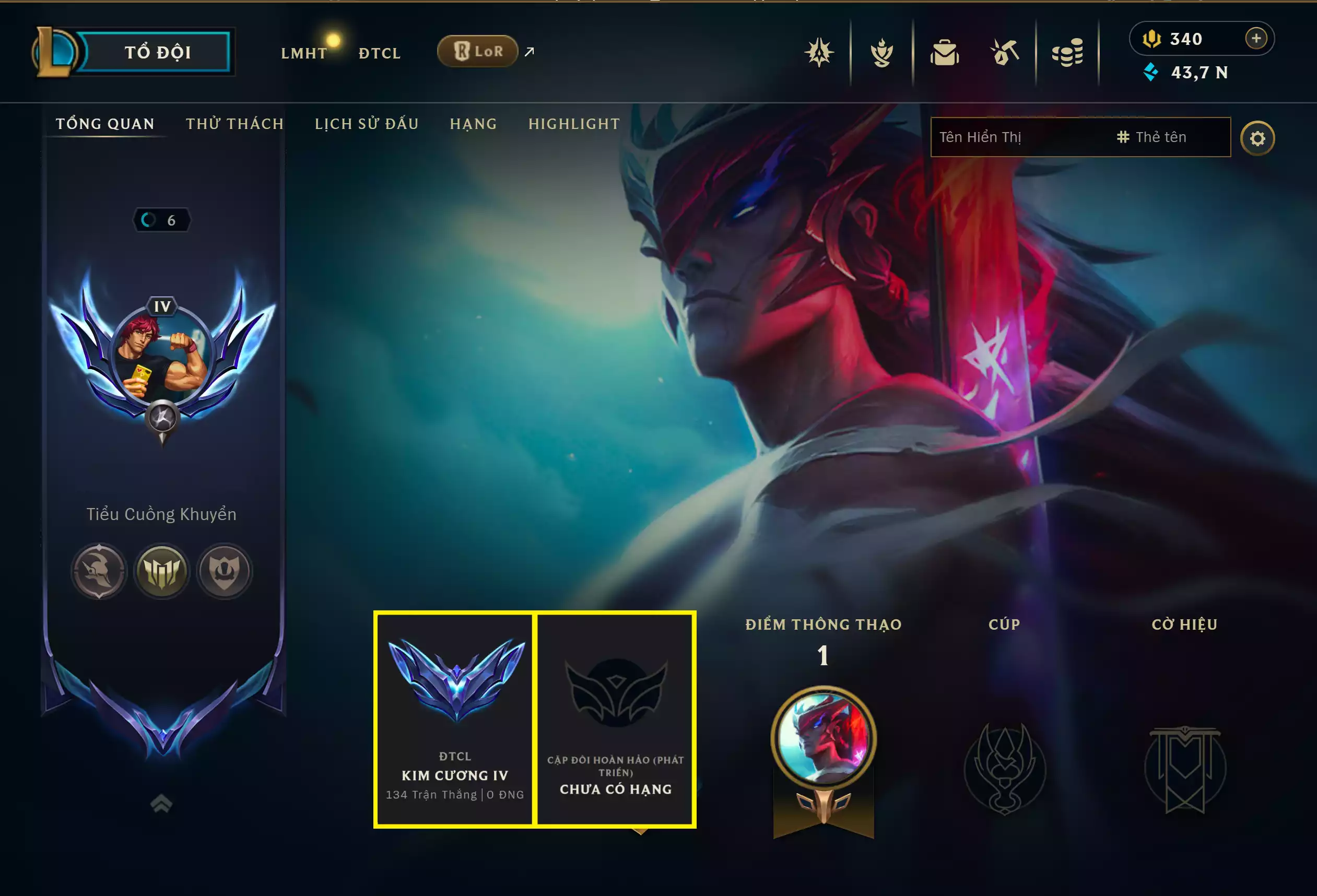Purchase RP using the plus button
This screenshot has width=1317, height=896.
click(x=1257, y=39)
